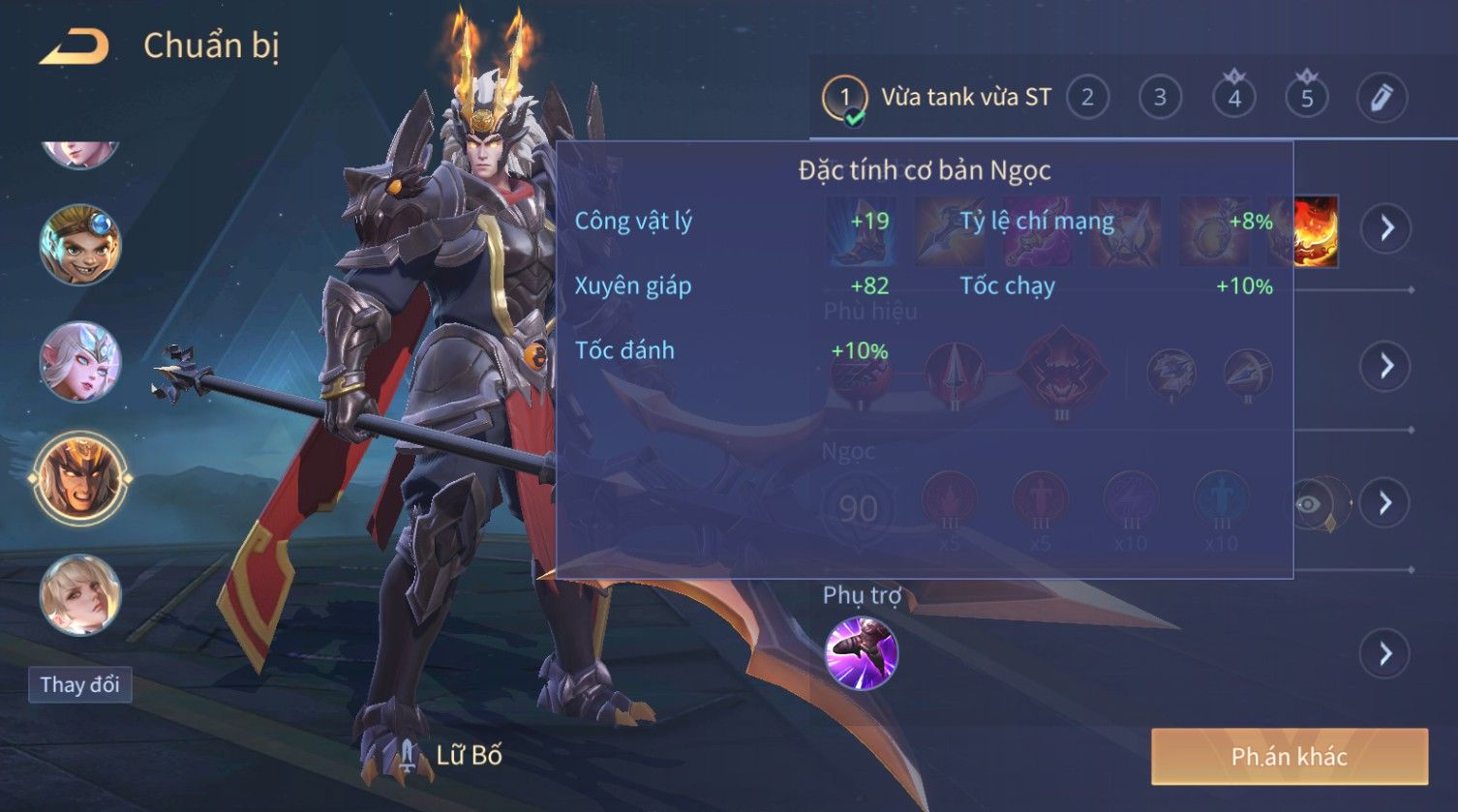
Task: Choose locked build preset 4
Action: [x=1233, y=98]
